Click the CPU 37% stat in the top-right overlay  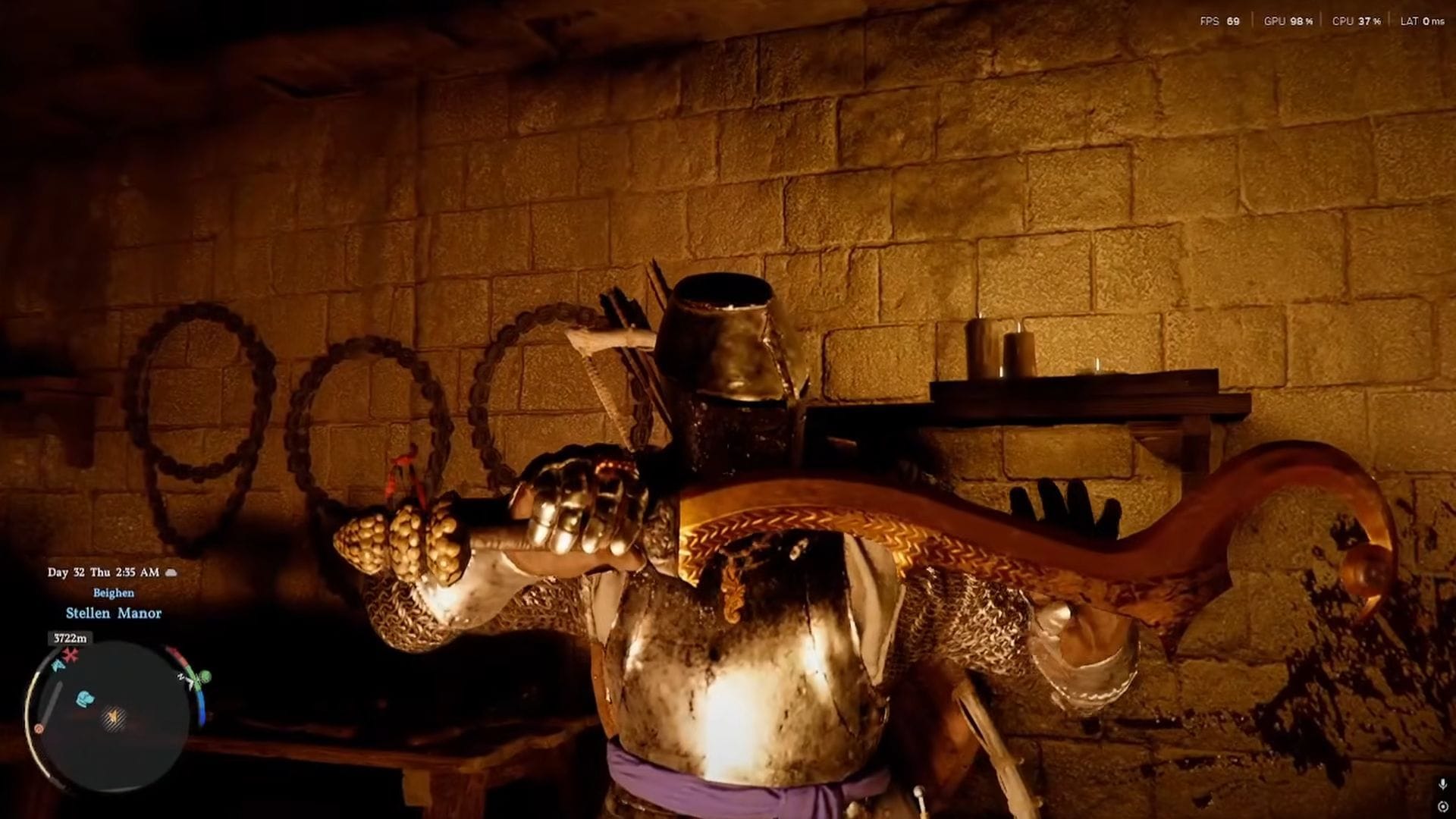(x=1357, y=22)
